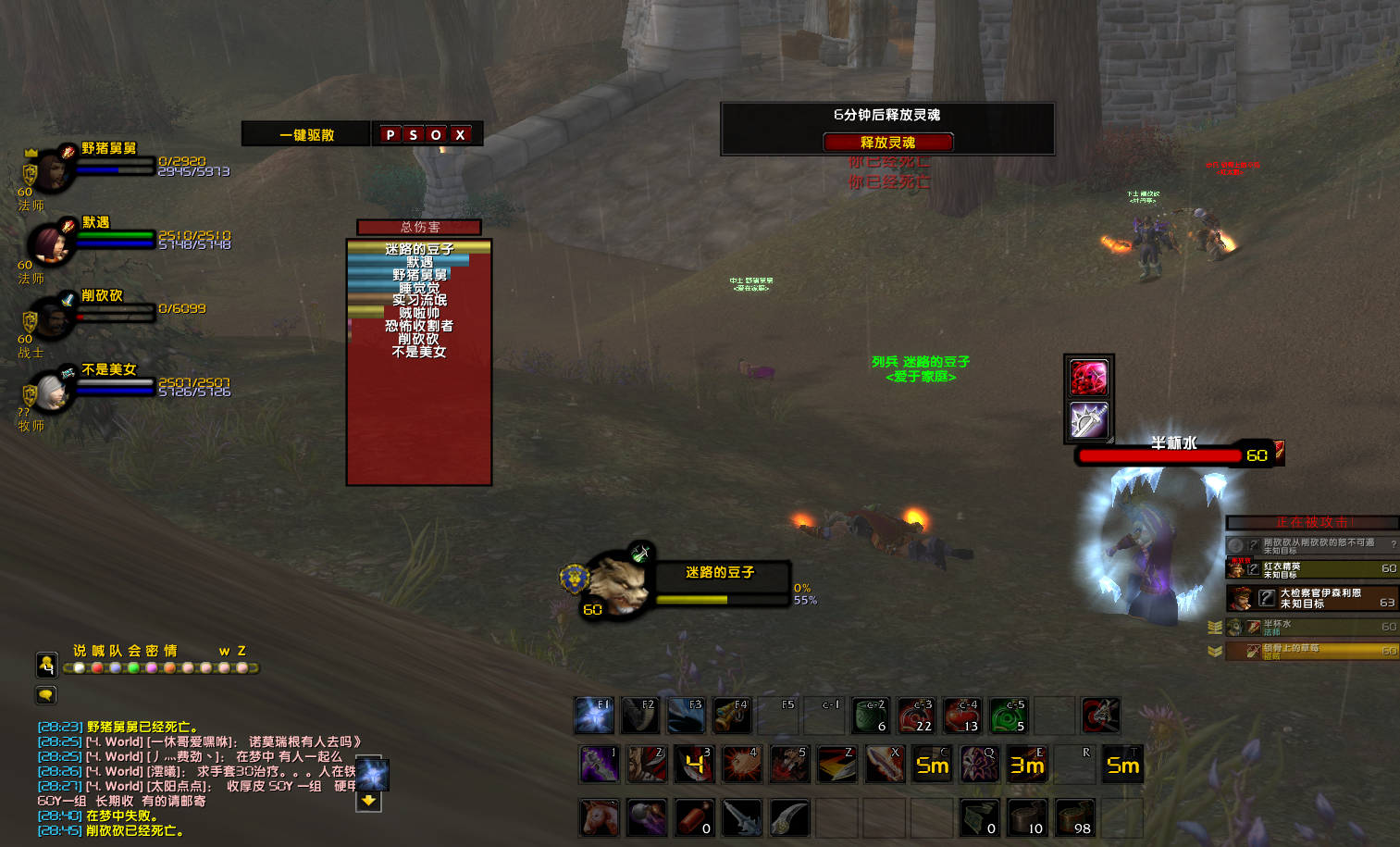Viewport: 1400px width, 847px height.
Task: Open the 总伤害 damage meter header
Action: coord(419,228)
